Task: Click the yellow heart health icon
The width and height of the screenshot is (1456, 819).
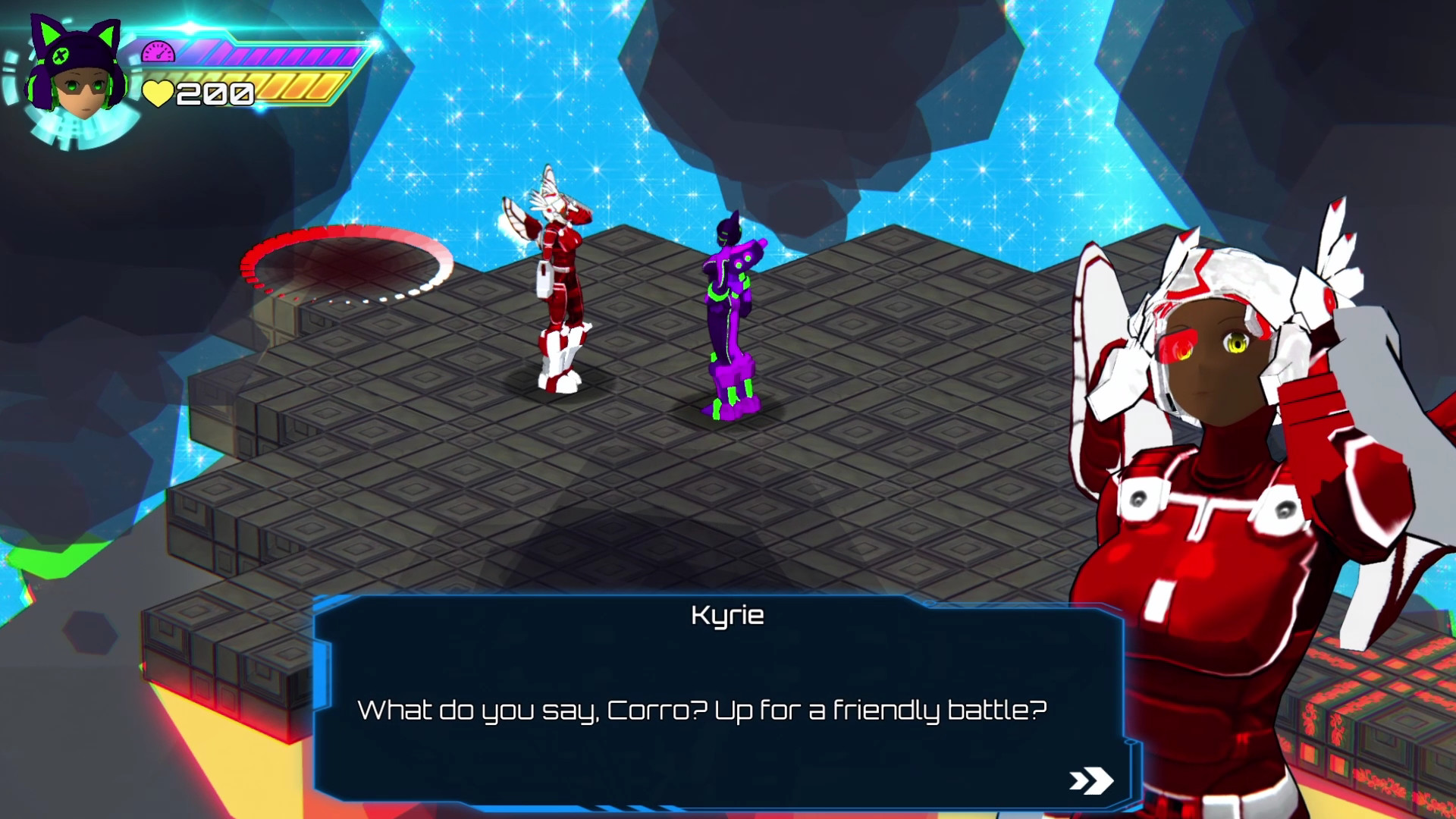Action: [x=157, y=92]
